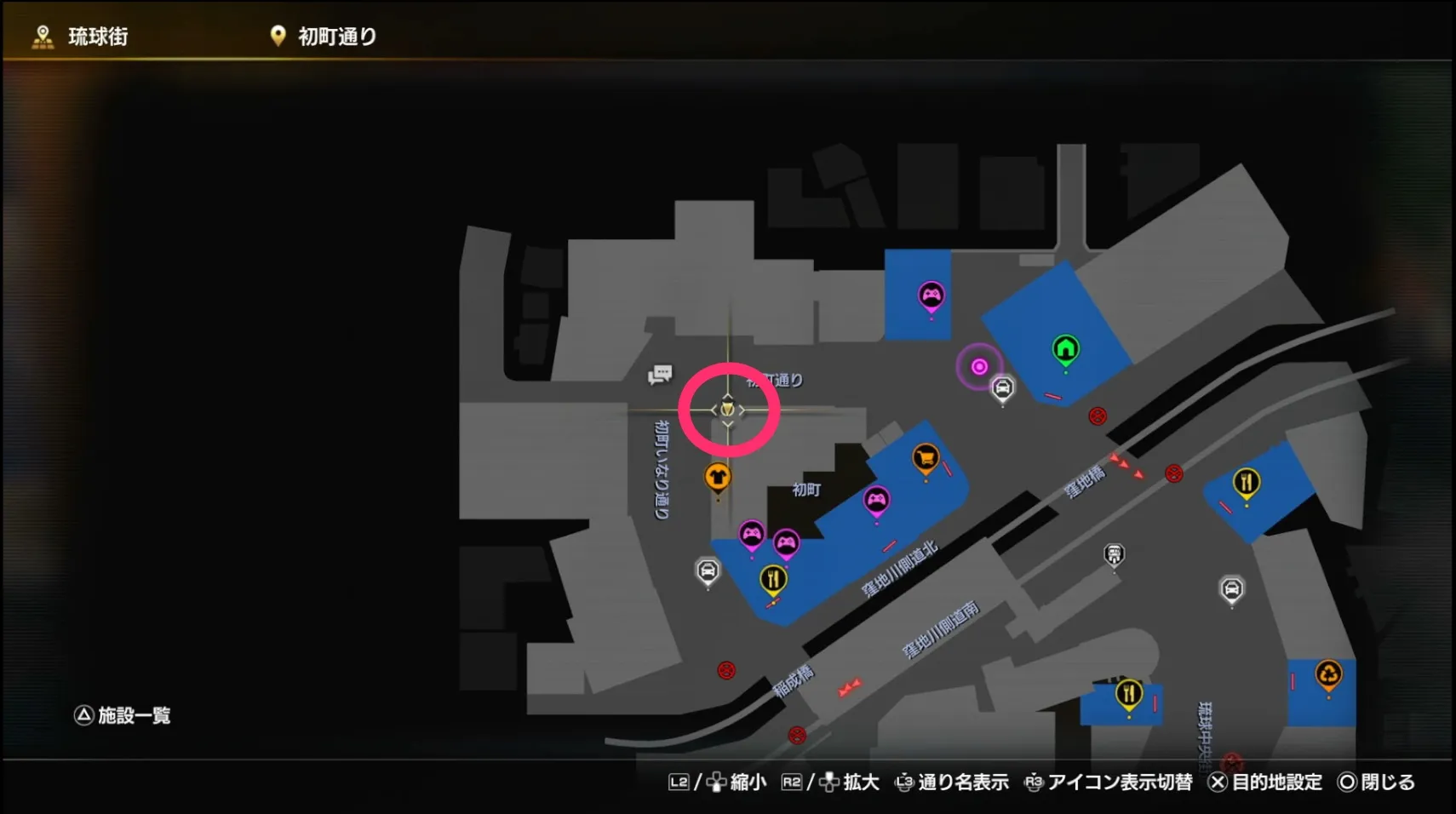
Task: Open the orange recycle shop icon on the right
Action: [x=1328, y=672]
